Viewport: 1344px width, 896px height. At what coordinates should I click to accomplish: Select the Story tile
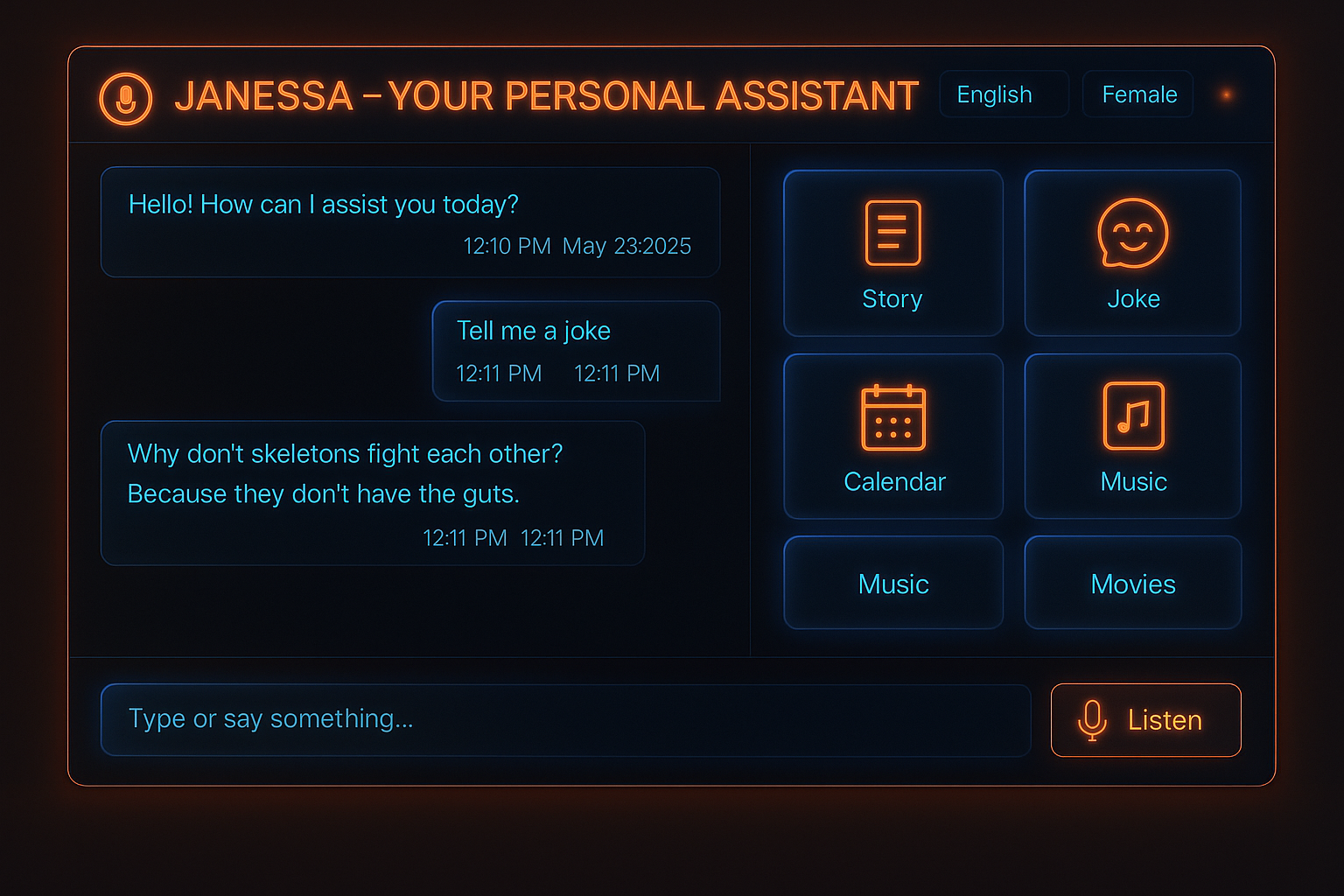coord(892,253)
